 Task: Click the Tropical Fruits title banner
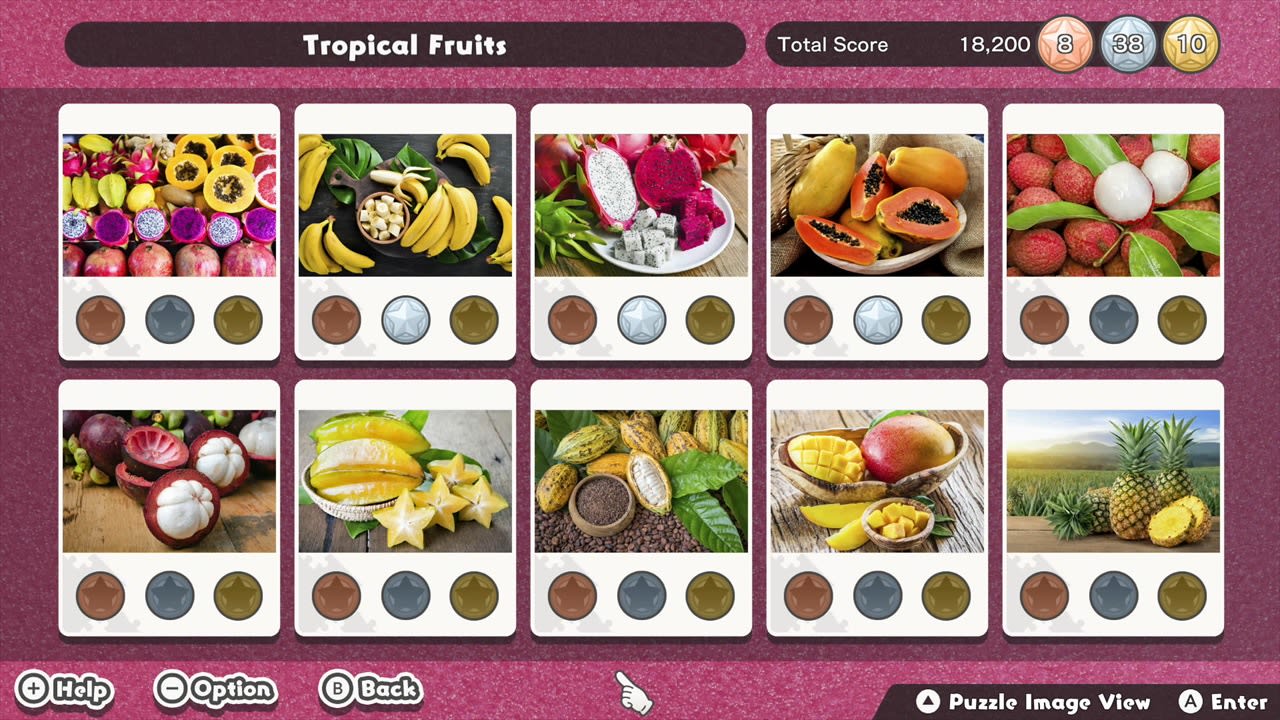coord(405,44)
